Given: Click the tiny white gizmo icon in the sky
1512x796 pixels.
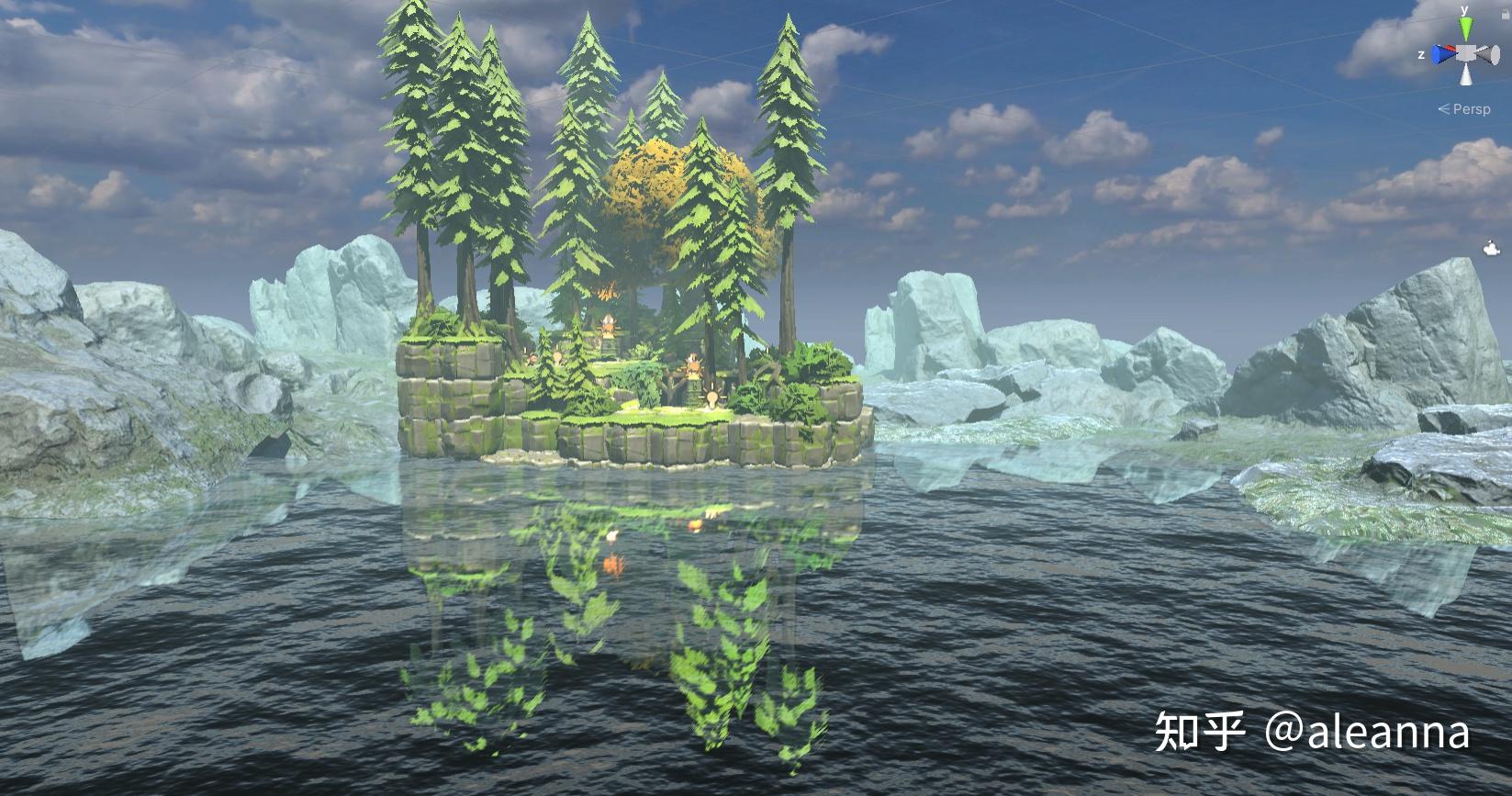Looking at the screenshot, I should tap(1489, 246).
